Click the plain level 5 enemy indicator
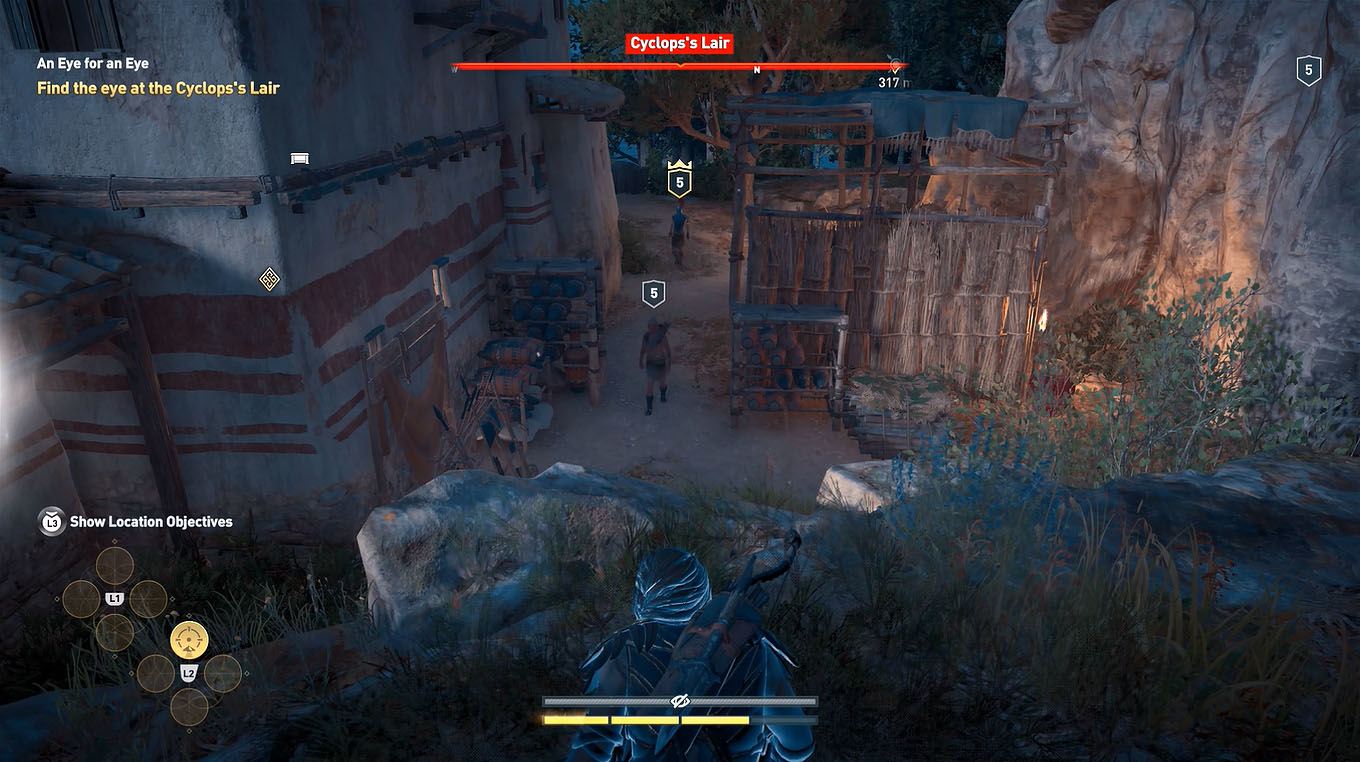This screenshot has width=1360, height=762. pyautogui.click(x=654, y=292)
